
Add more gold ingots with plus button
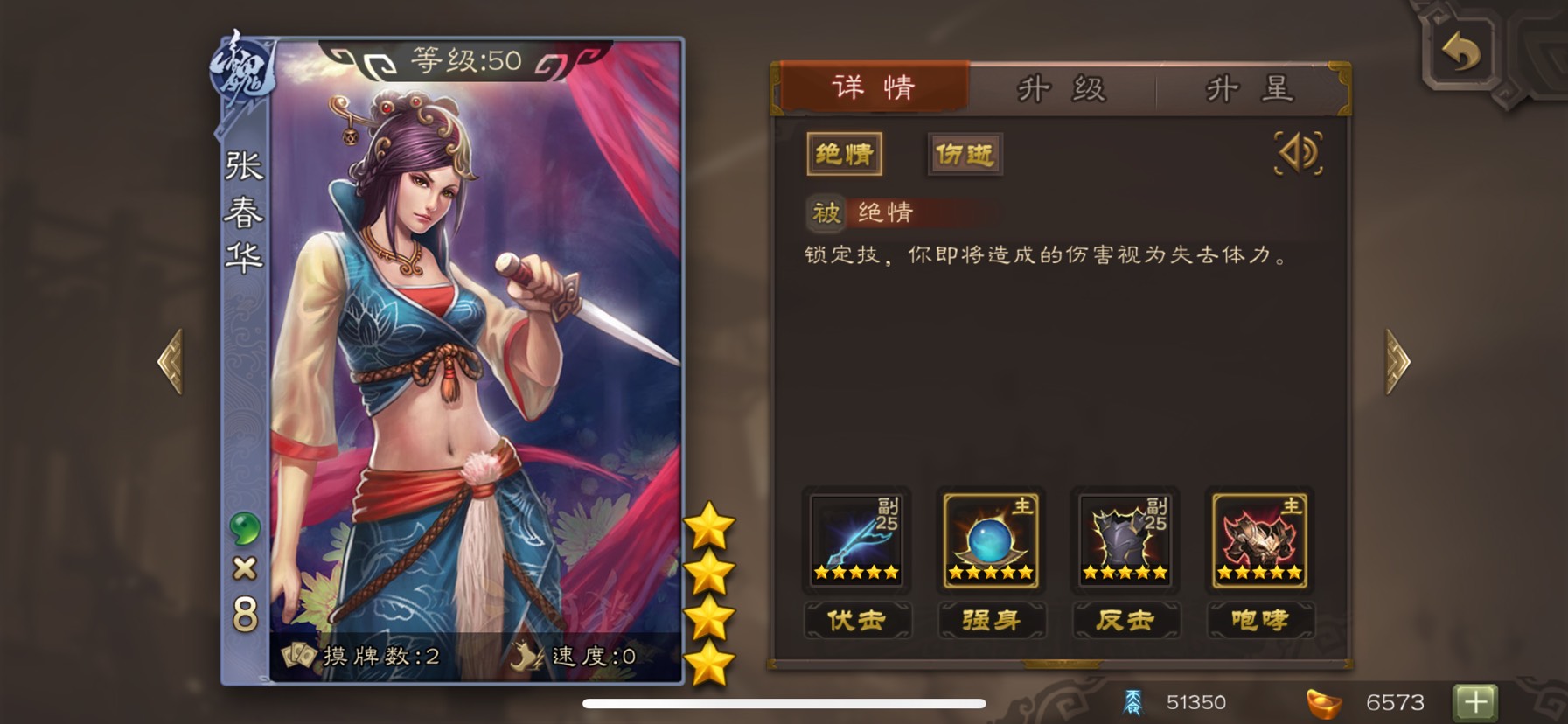point(1475,701)
